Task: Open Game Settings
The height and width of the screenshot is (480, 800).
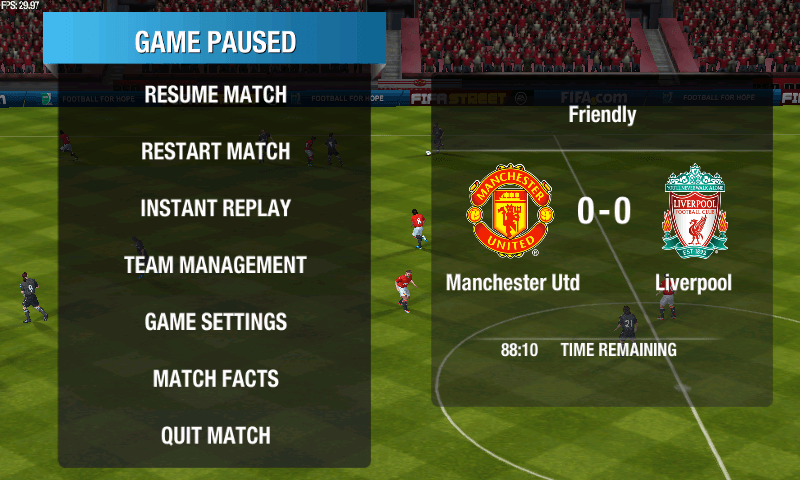Action: pyautogui.click(x=215, y=322)
